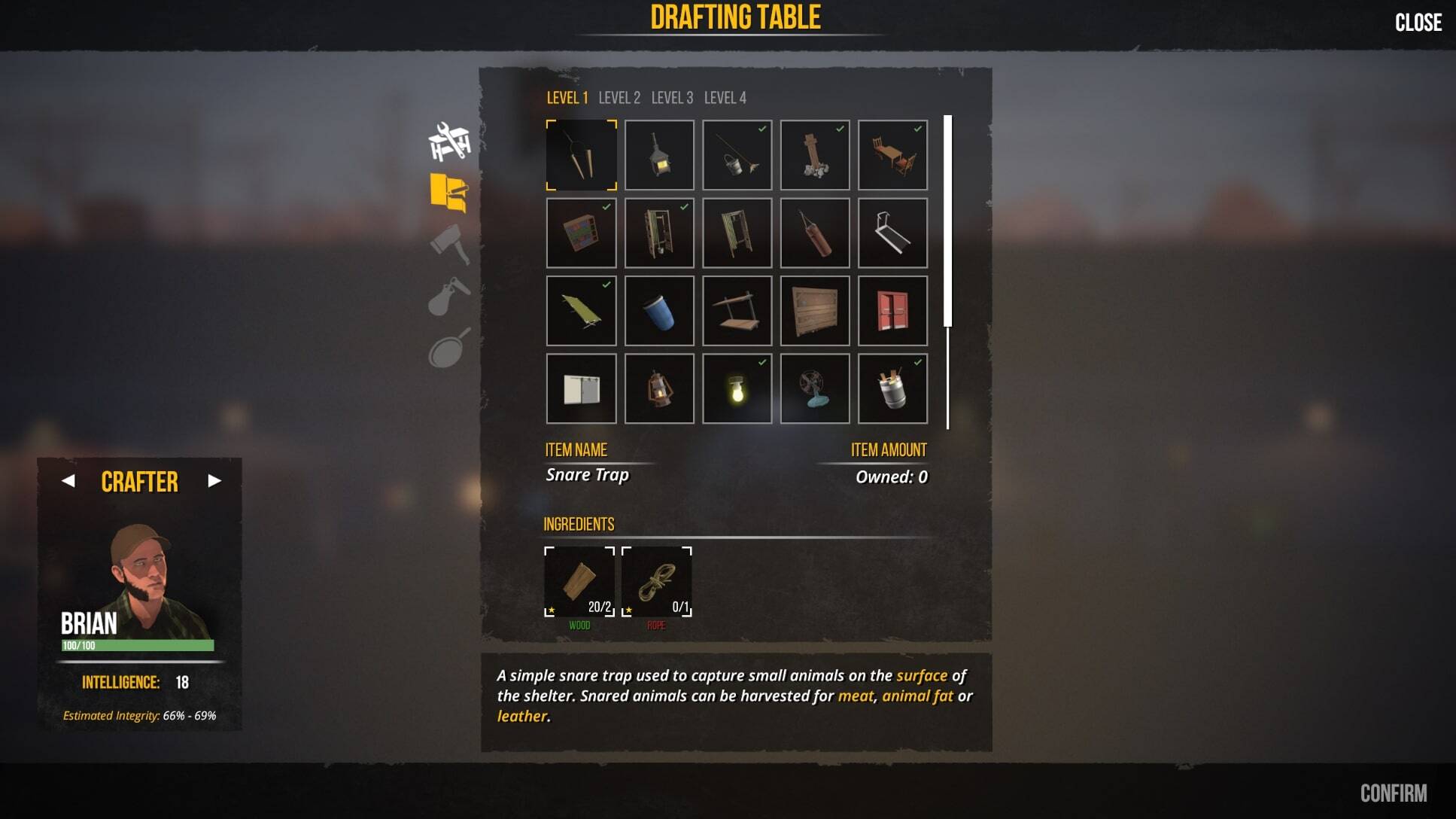Choose the next crafter arrow
The image size is (1456, 819).
[214, 481]
